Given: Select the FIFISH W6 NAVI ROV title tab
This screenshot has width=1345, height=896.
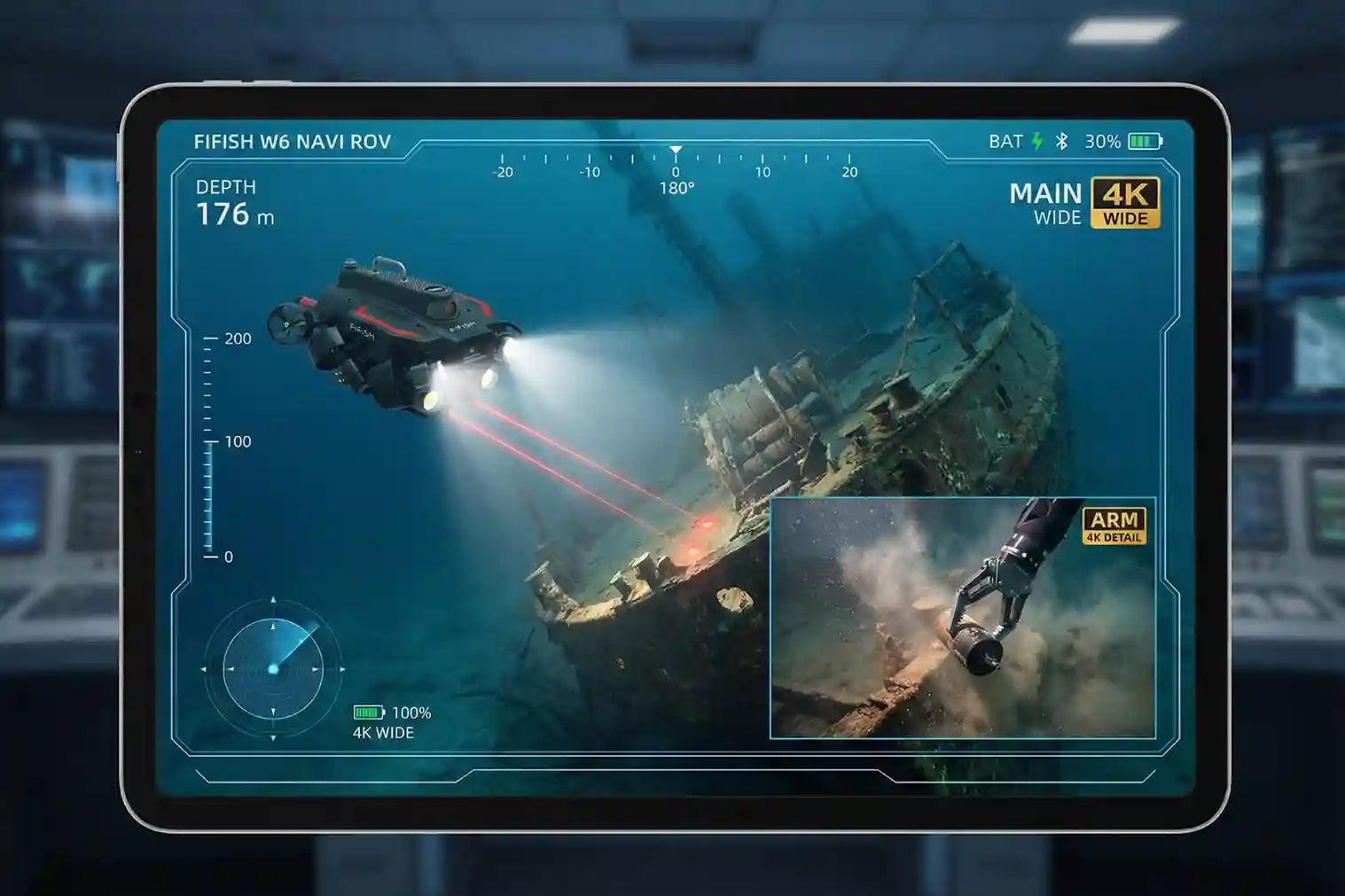Looking at the screenshot, I should (293, 138).
